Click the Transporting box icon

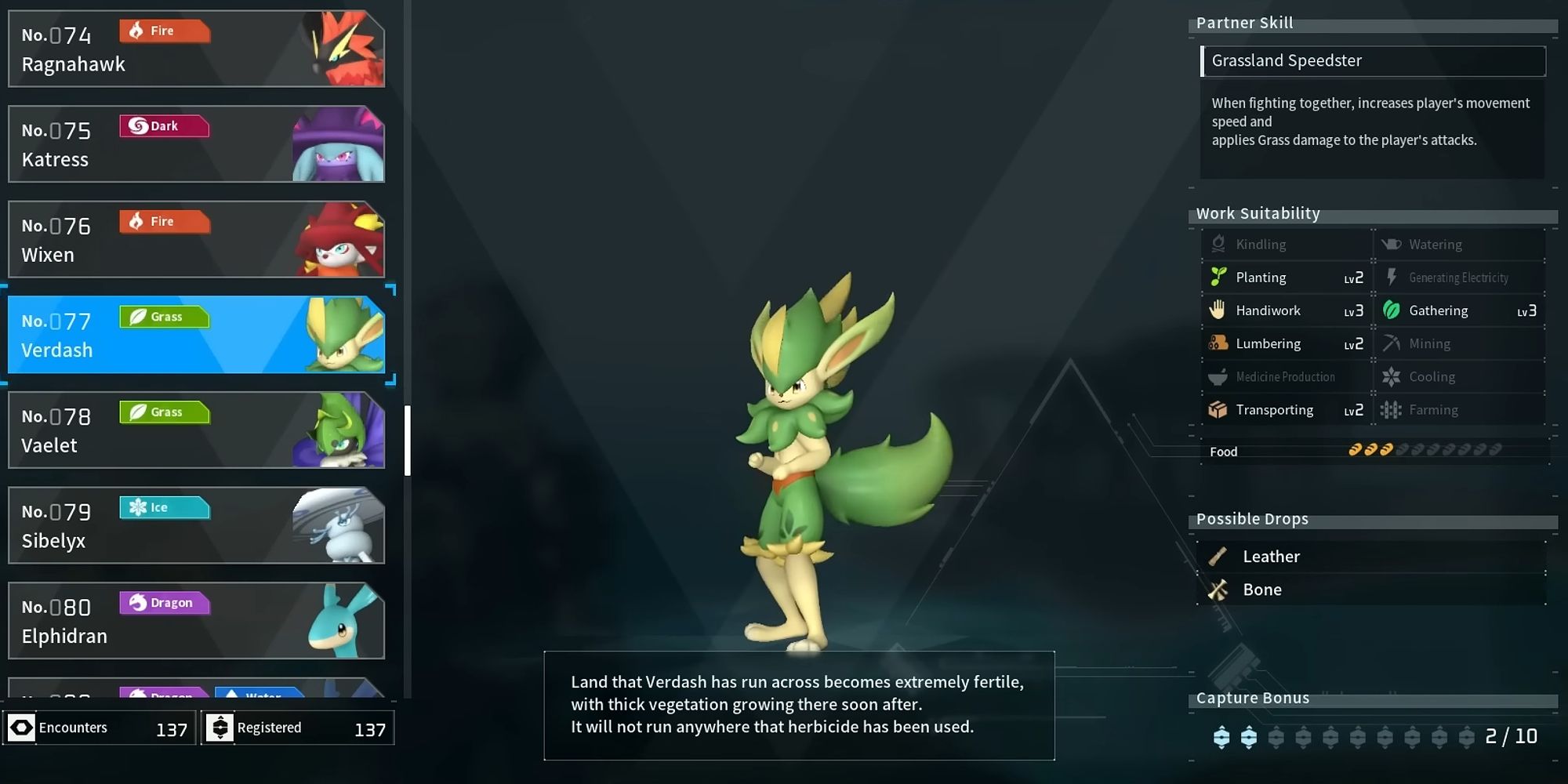point(1218,409)
